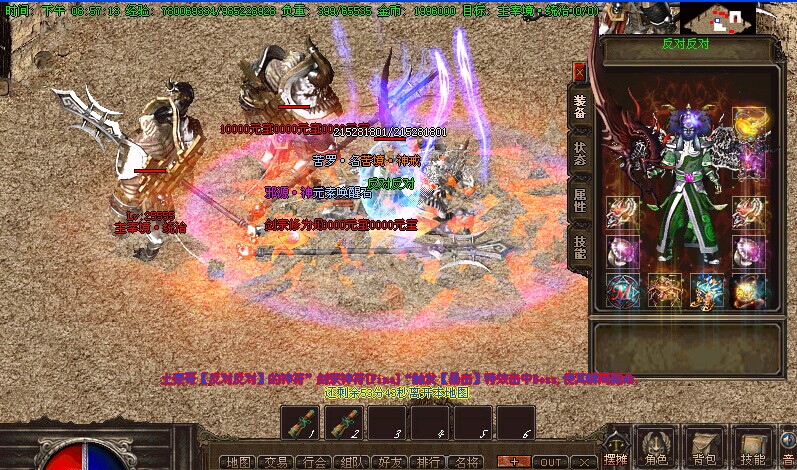Open the 摆摊 stall icon
797x470 pixels.
point(618,448)
